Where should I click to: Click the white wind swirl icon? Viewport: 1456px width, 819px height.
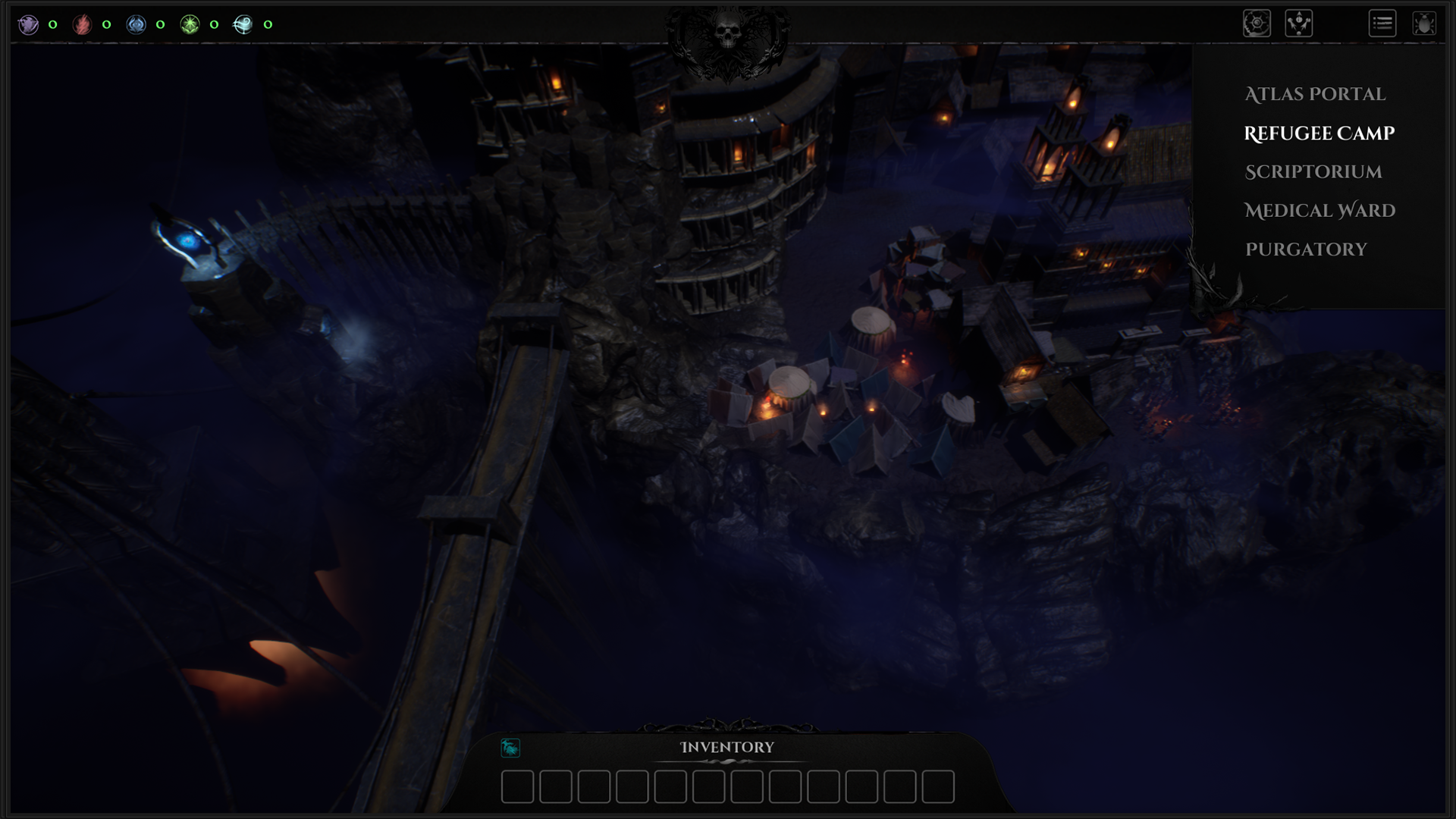243,23
